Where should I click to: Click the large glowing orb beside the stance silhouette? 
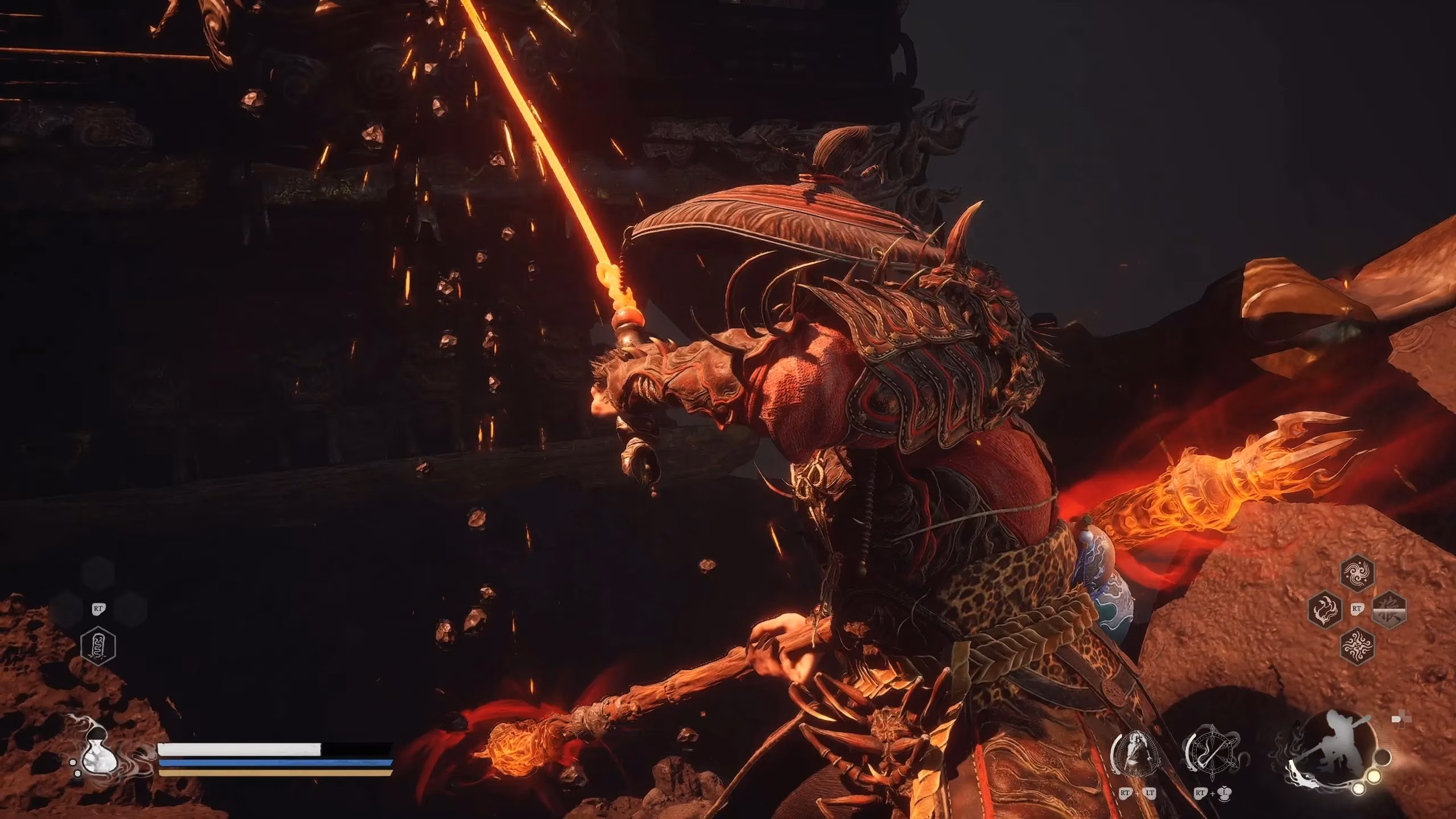[x=1374, y=778]
